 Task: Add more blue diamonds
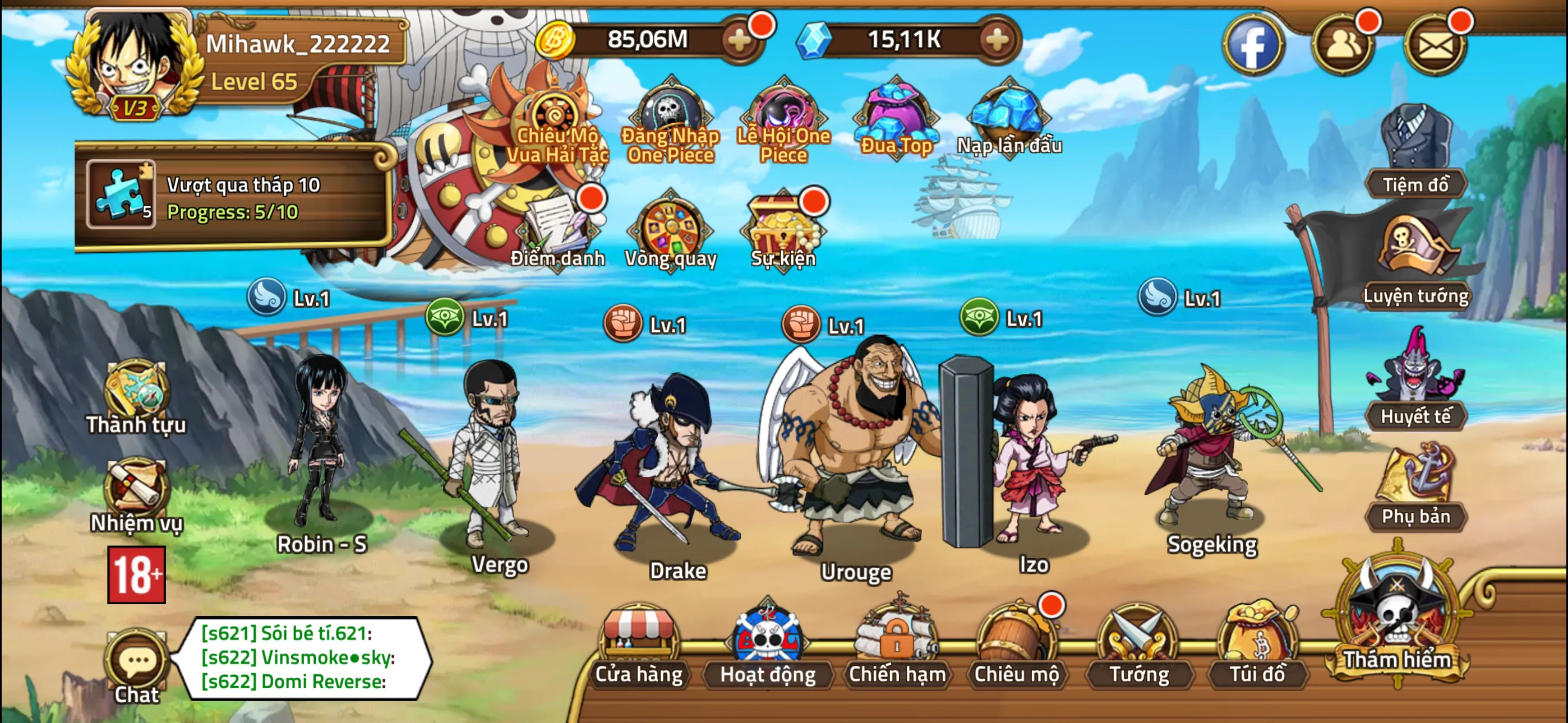coord(997,41)
